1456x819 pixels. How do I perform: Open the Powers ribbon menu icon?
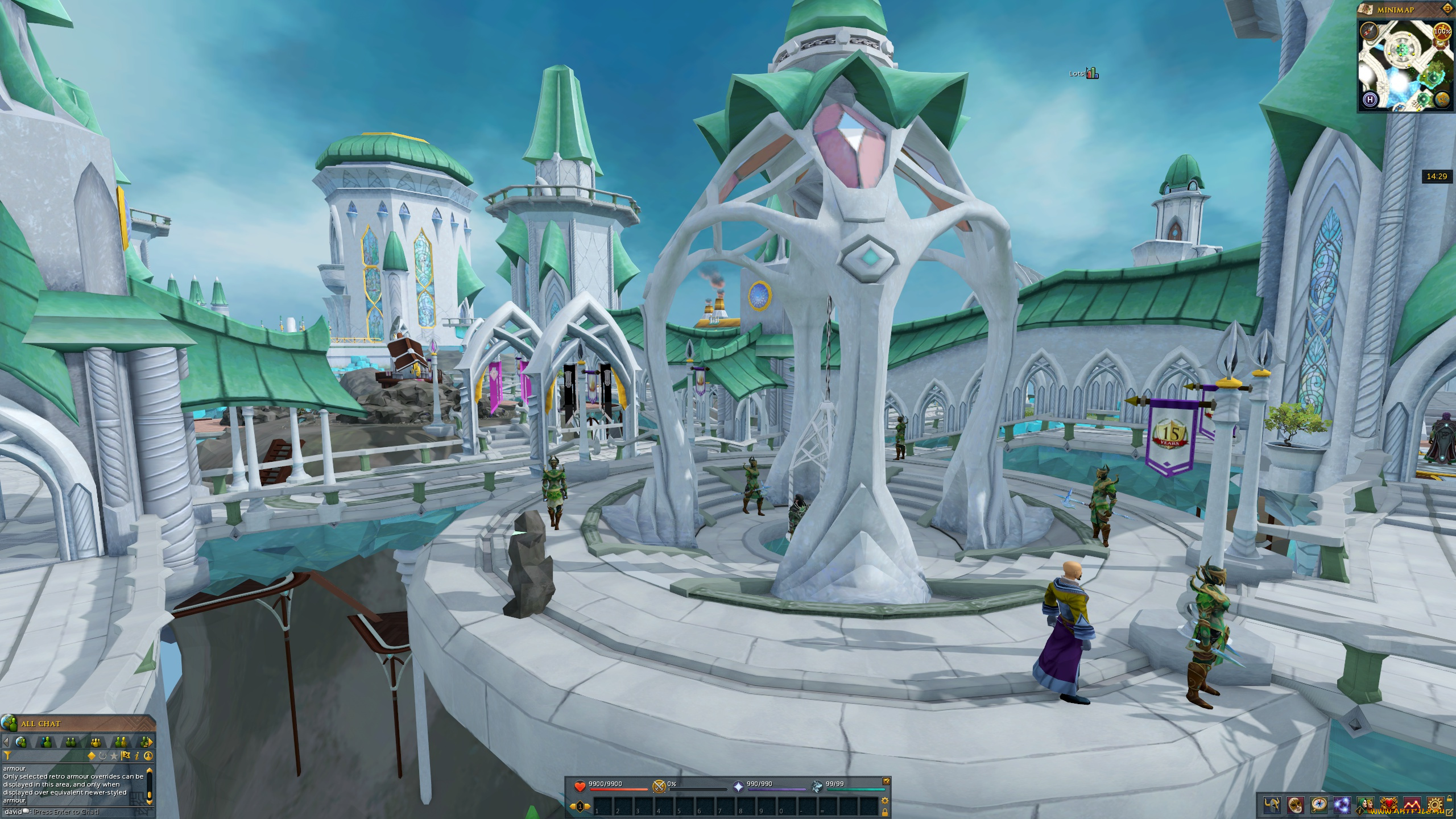pos(1342,805)
